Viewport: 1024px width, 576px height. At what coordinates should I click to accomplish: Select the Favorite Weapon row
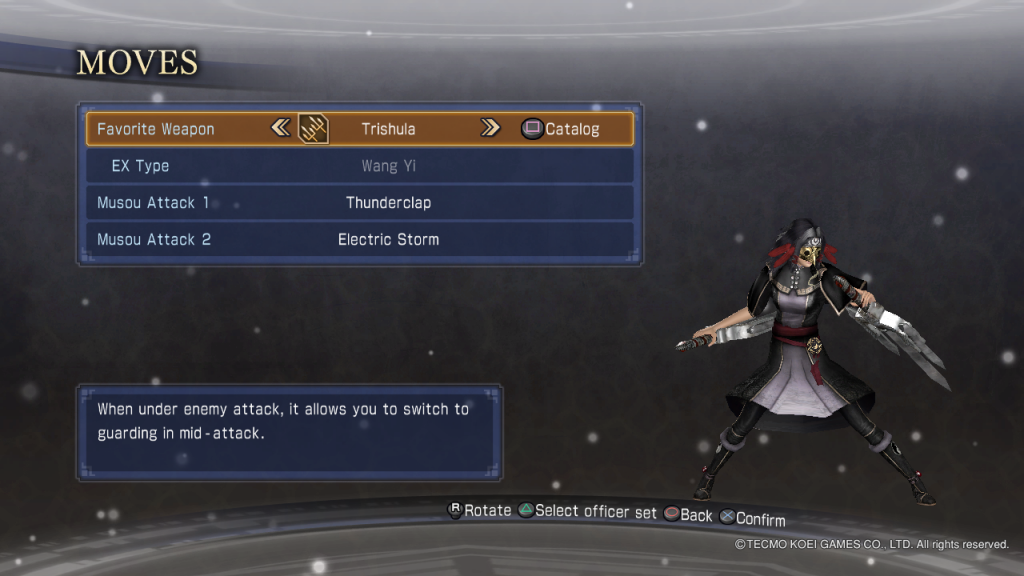(x=156, y=129)
